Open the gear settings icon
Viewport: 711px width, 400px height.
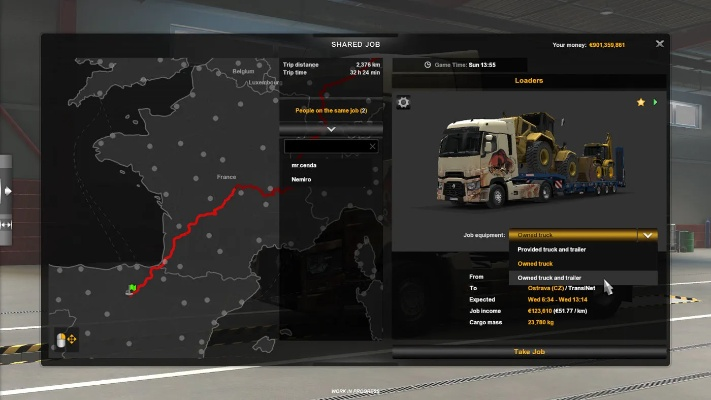click(404, 102)
